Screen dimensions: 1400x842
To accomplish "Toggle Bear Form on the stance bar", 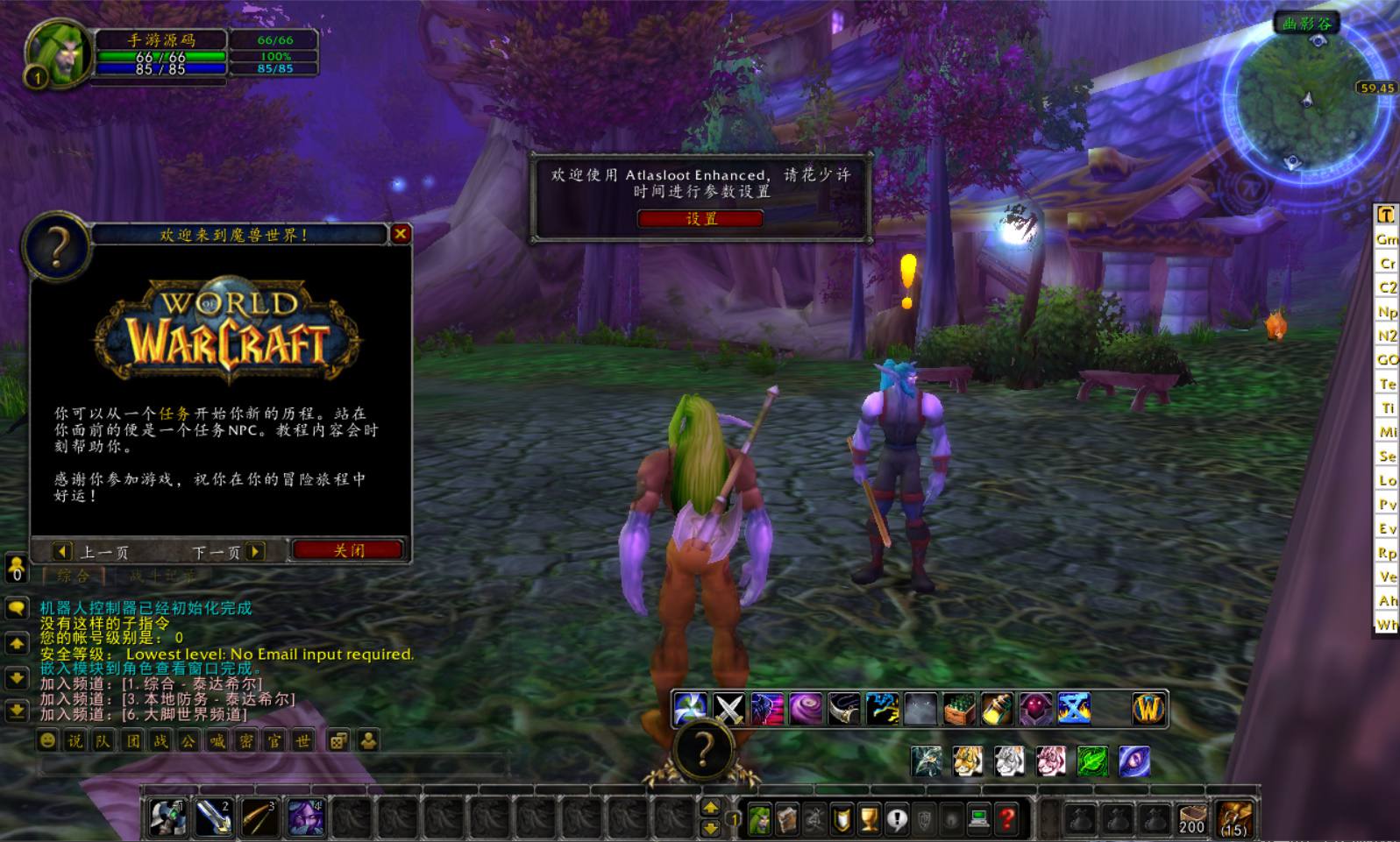I will [x=927, y=760].
